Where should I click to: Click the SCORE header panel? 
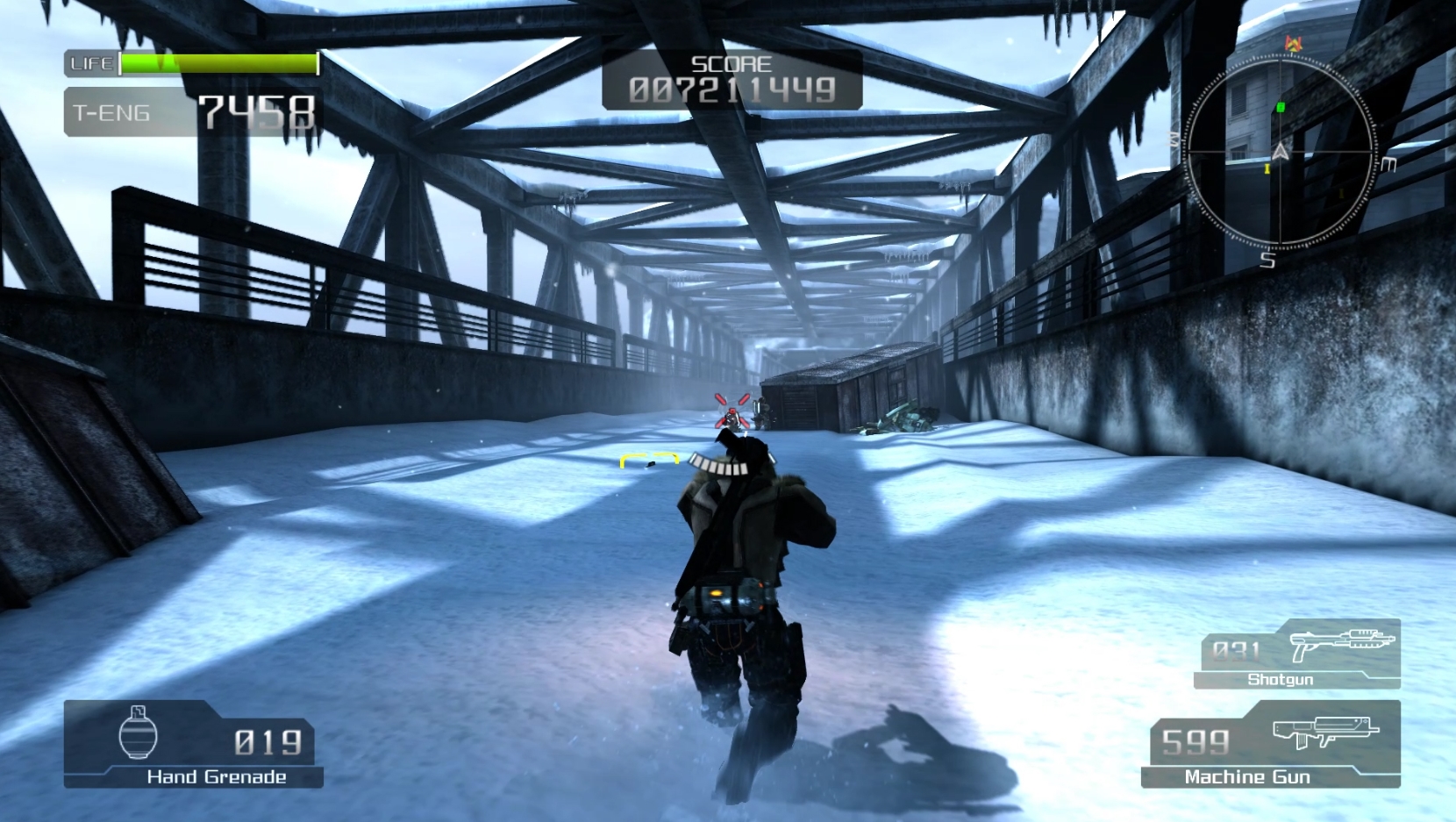pyautogui.click(x=731, y=64)
